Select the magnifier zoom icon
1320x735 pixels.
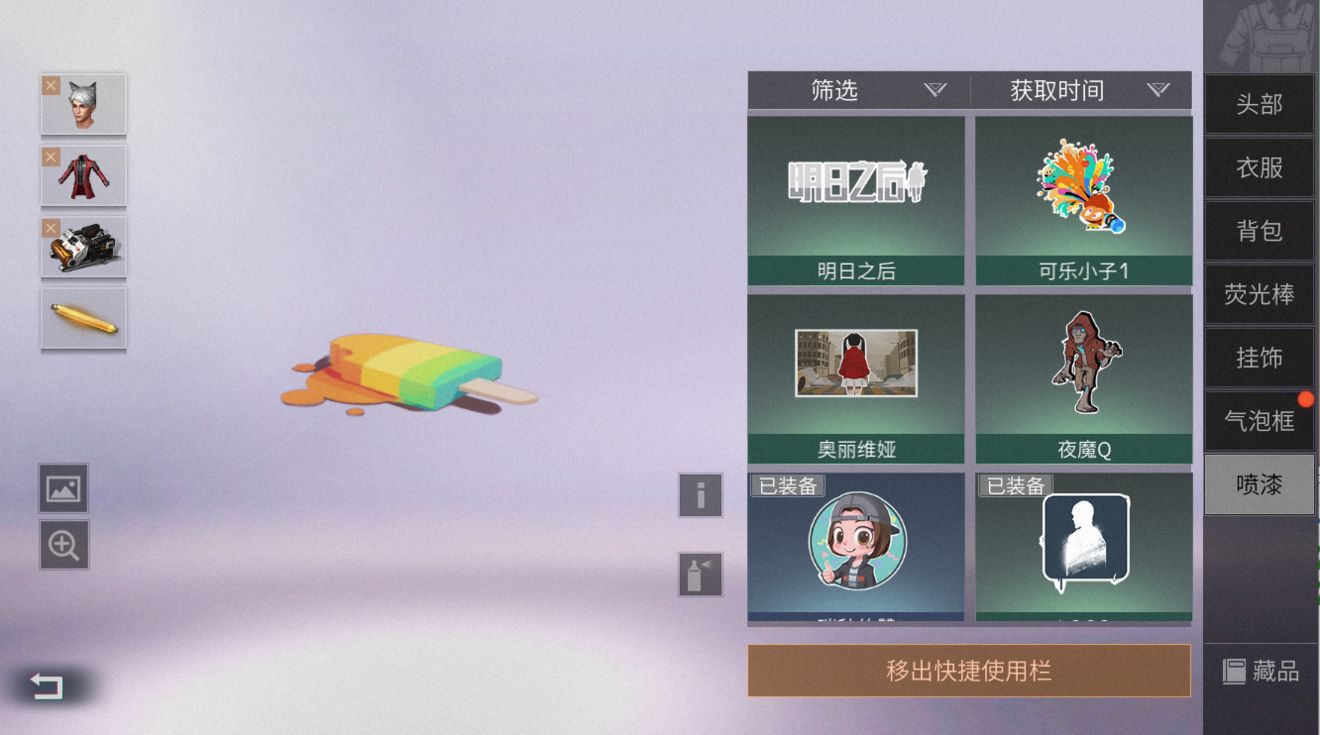63,546
